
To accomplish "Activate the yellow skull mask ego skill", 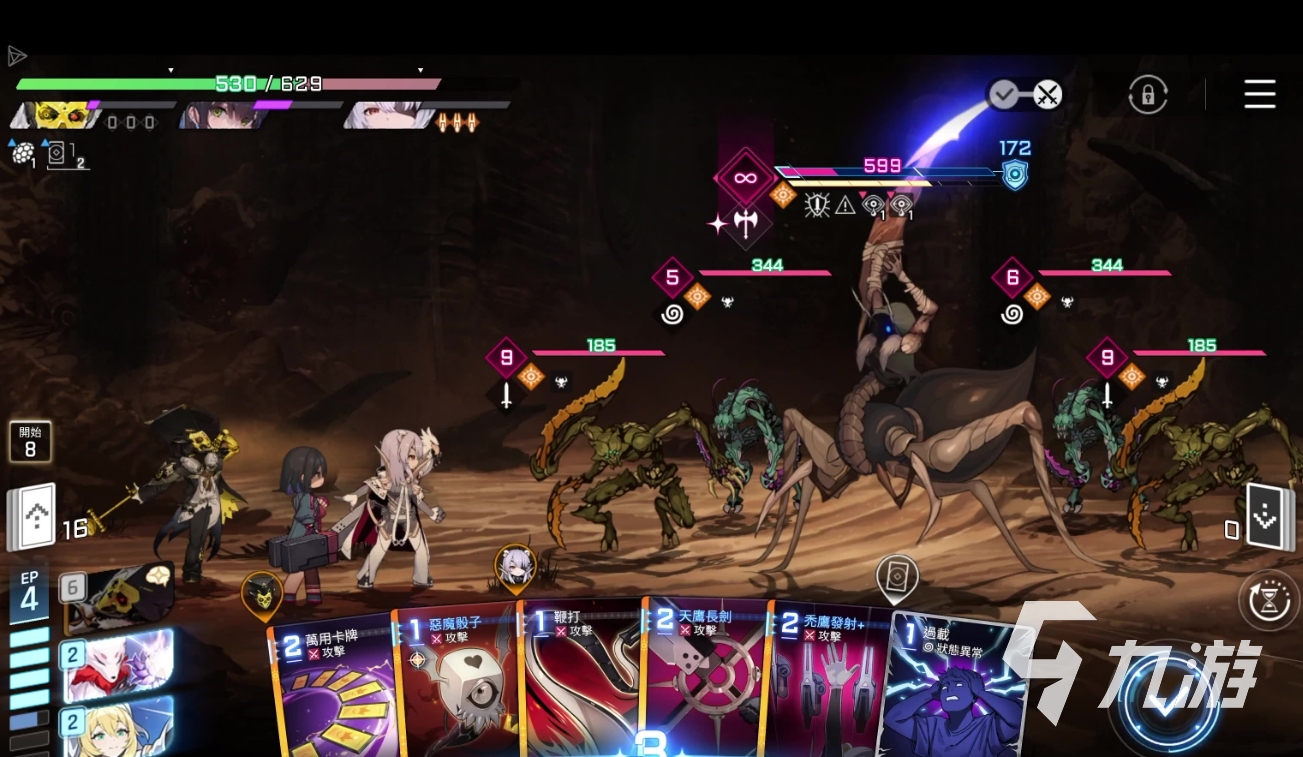I will pyautogui.click(x=118, y=597).
